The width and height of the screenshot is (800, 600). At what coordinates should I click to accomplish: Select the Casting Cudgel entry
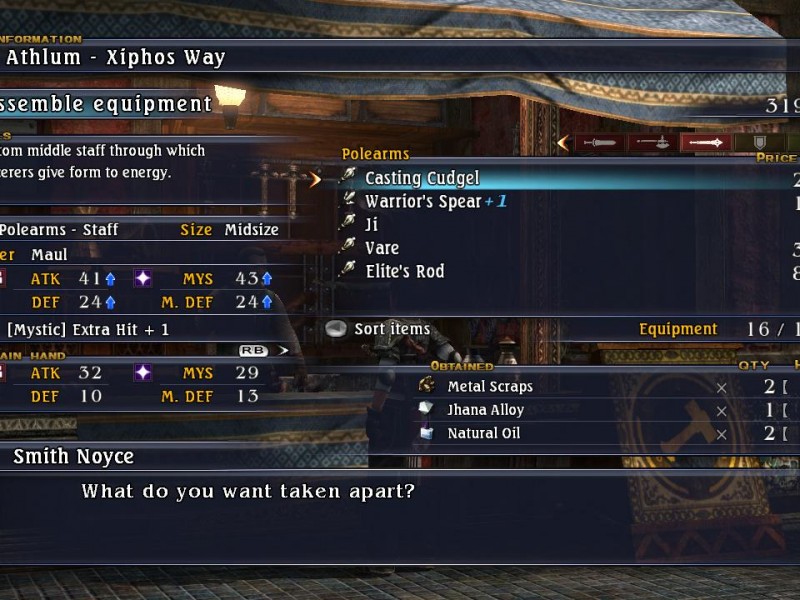[422, 178]
